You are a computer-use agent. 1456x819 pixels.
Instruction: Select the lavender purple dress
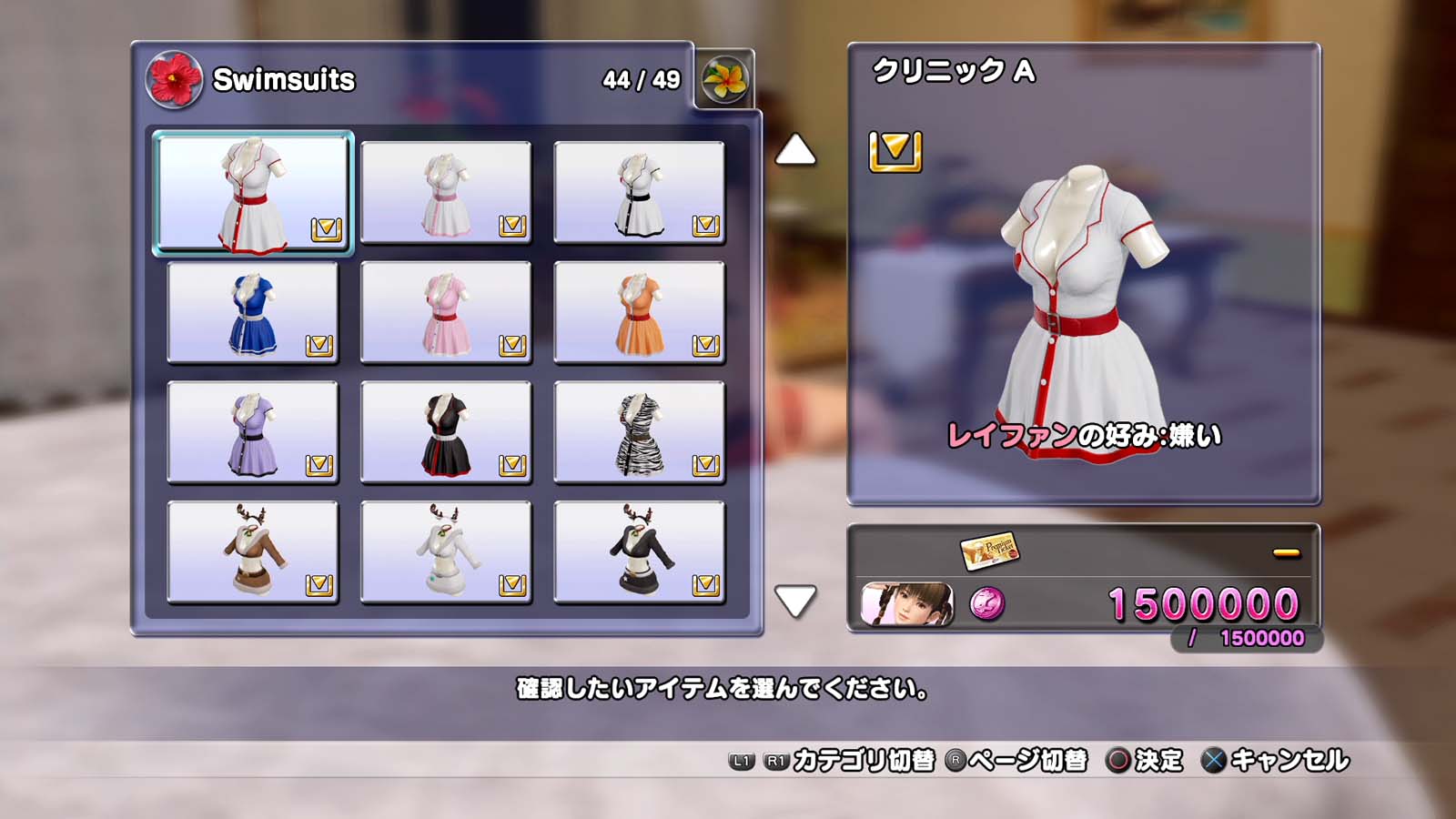point(253,433)
